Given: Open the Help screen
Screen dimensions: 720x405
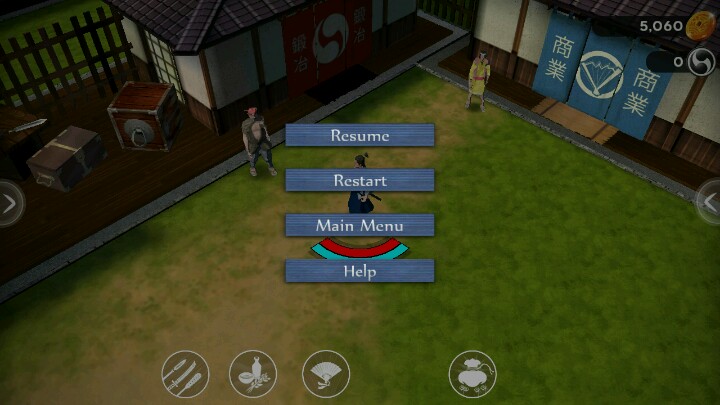Looking at the screenshot, I should (360, 270).
